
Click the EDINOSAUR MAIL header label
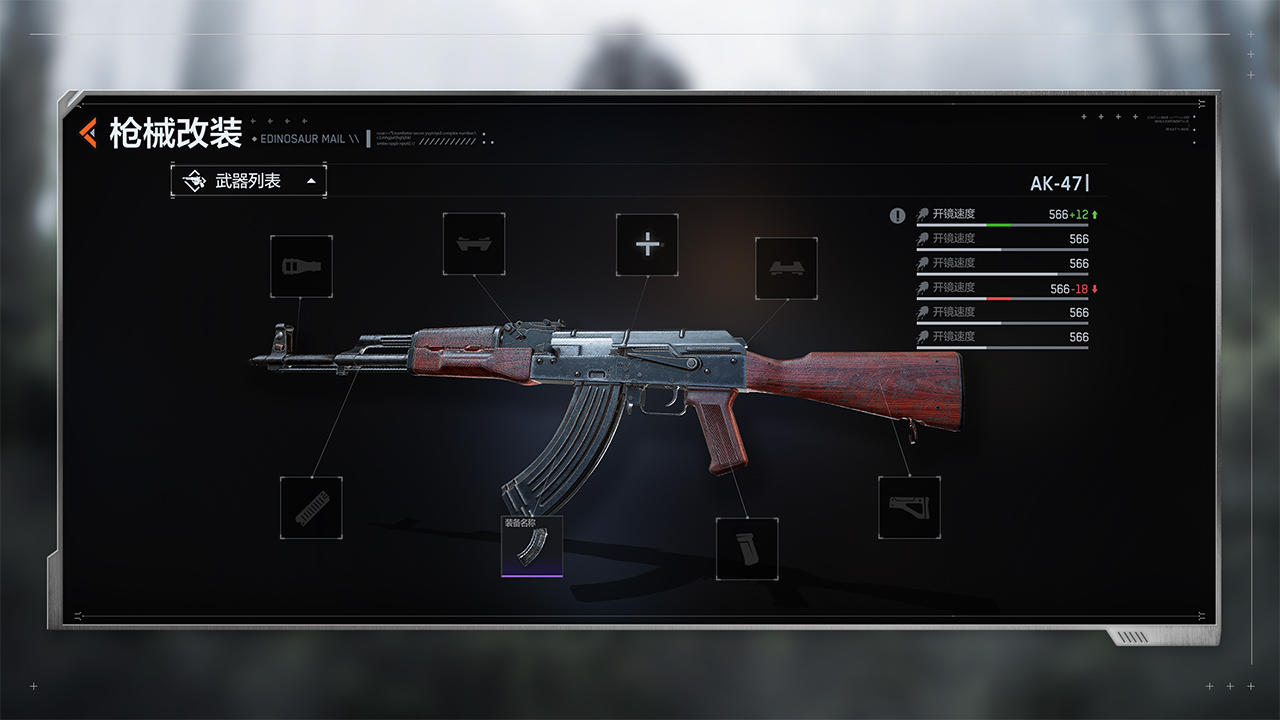click(302, 138)
